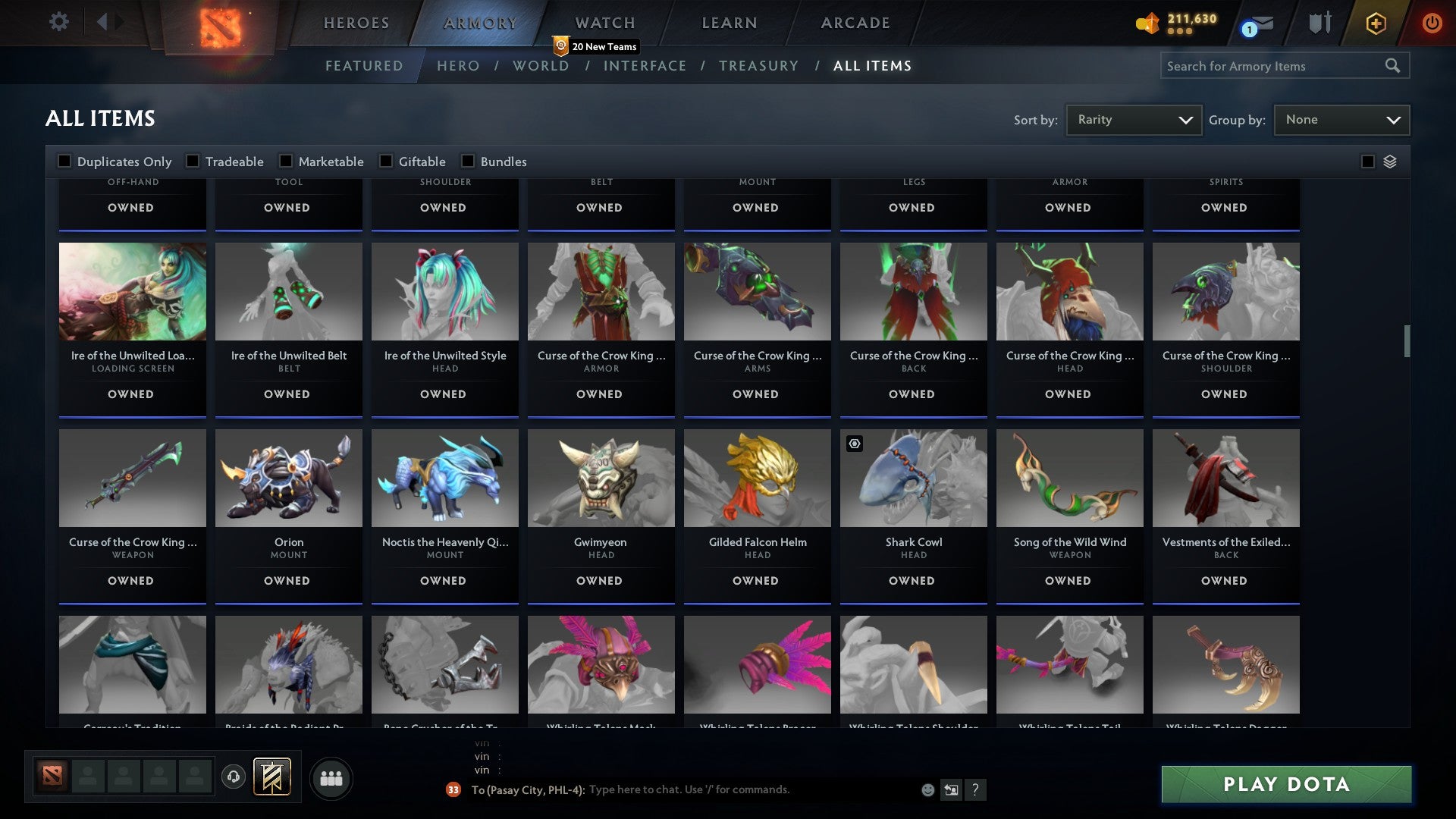Open the settings gear icon
Screen dimensions: 1456x819
pyautogui.click(x=59, y=22)
